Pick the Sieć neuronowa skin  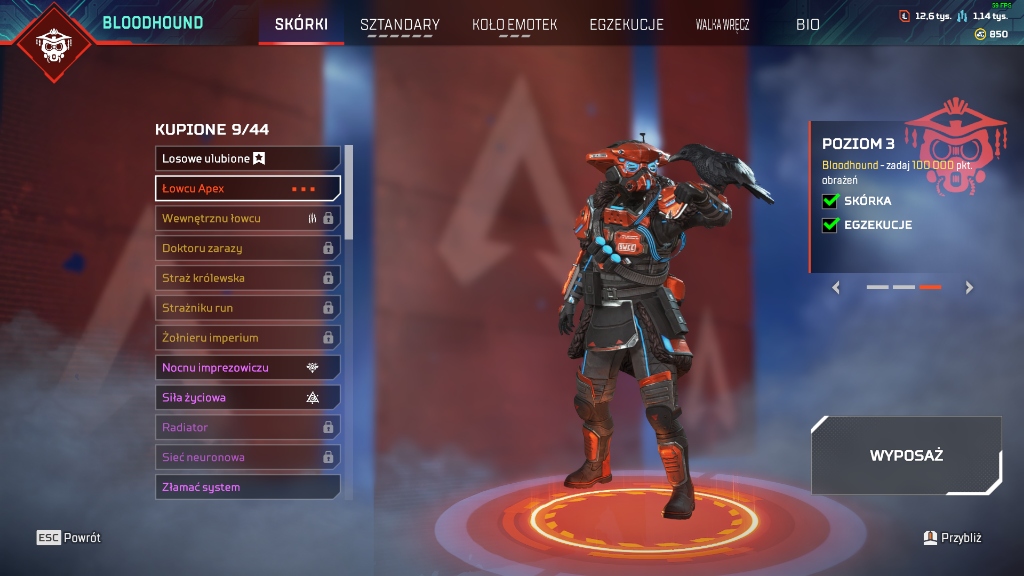248,457
